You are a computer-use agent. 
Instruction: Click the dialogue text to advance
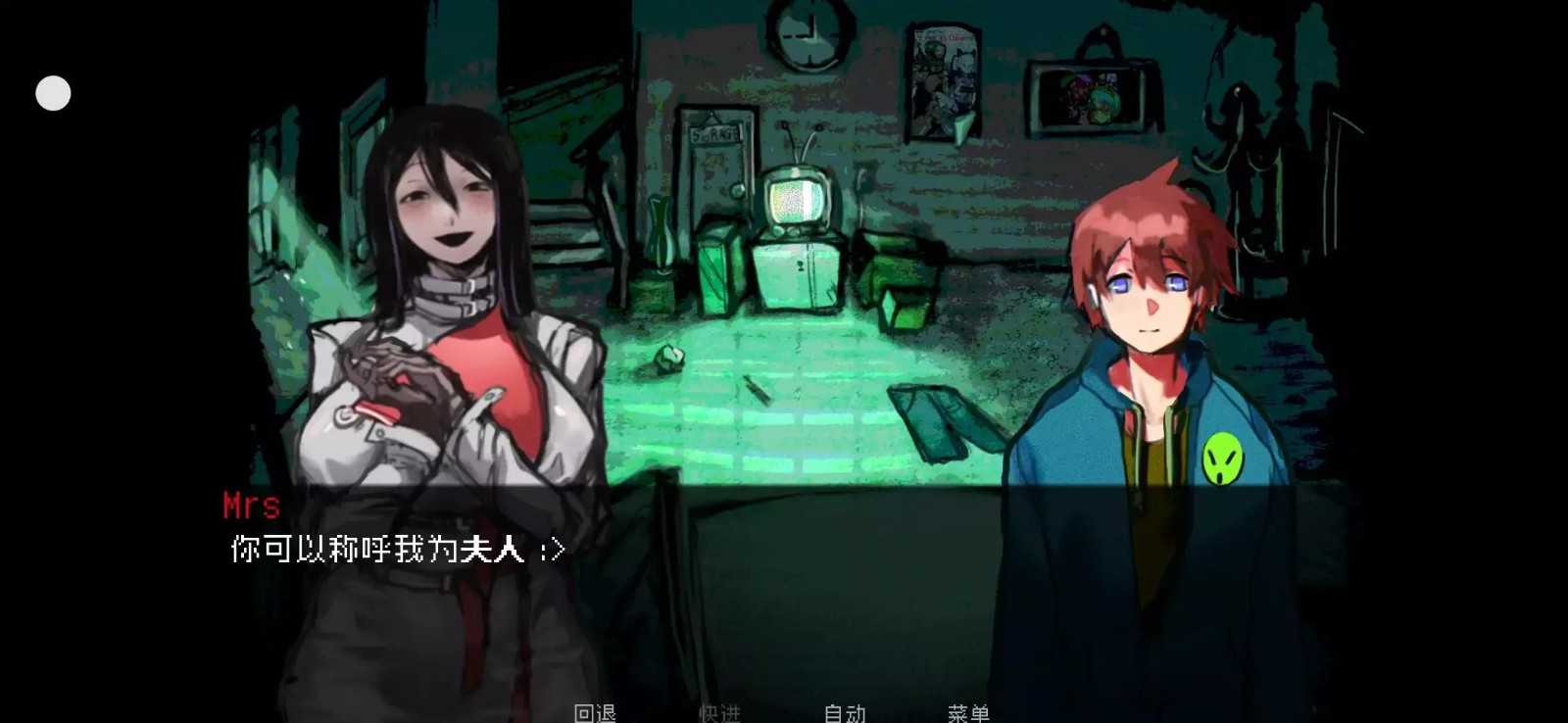click(392, 549)
